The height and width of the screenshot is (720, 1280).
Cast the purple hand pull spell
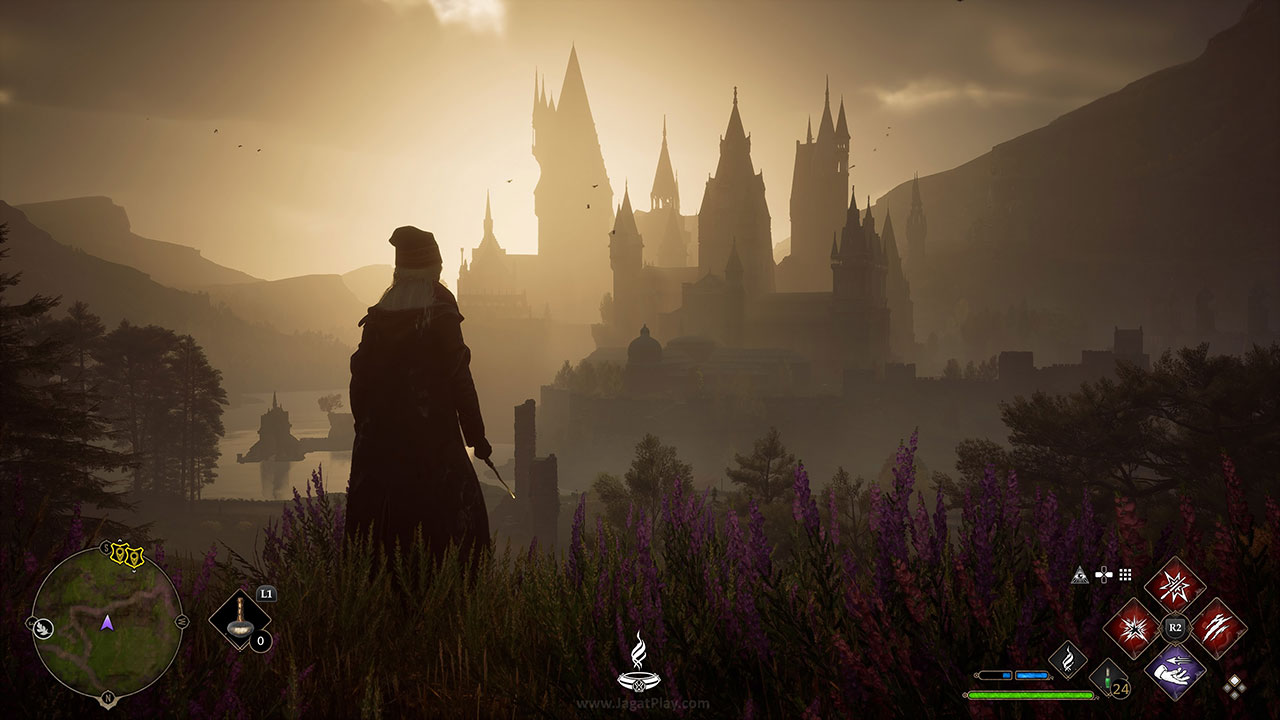[1175, 671]
